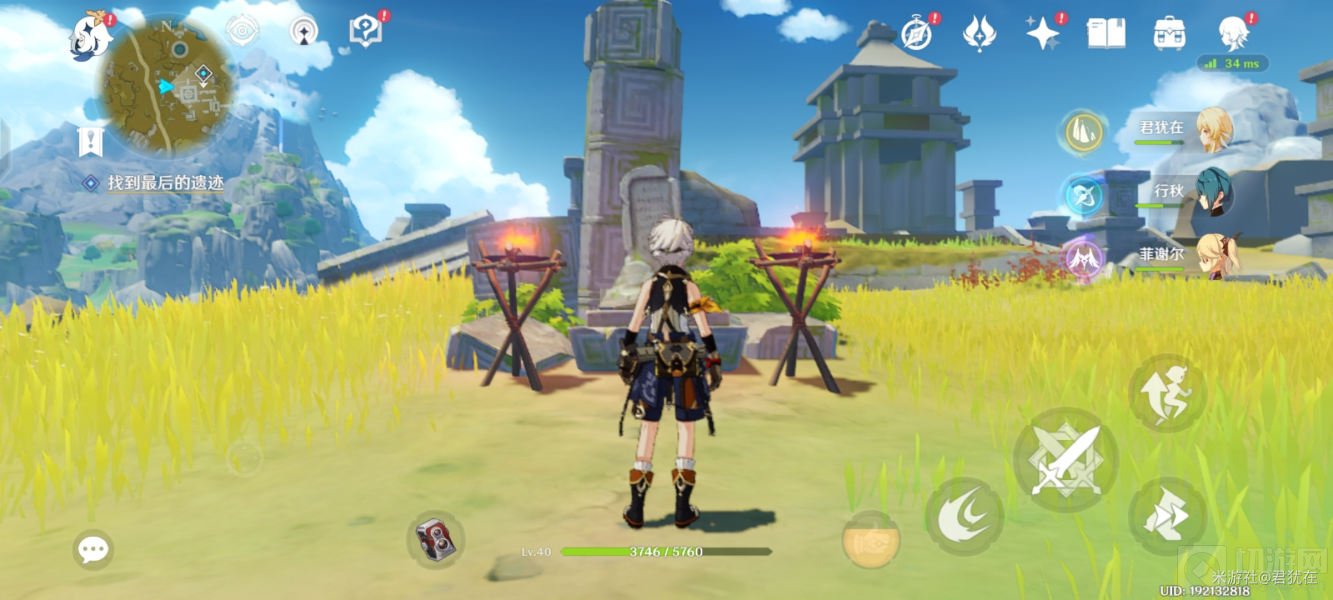Open the chat speech bubble

point(93,549)
